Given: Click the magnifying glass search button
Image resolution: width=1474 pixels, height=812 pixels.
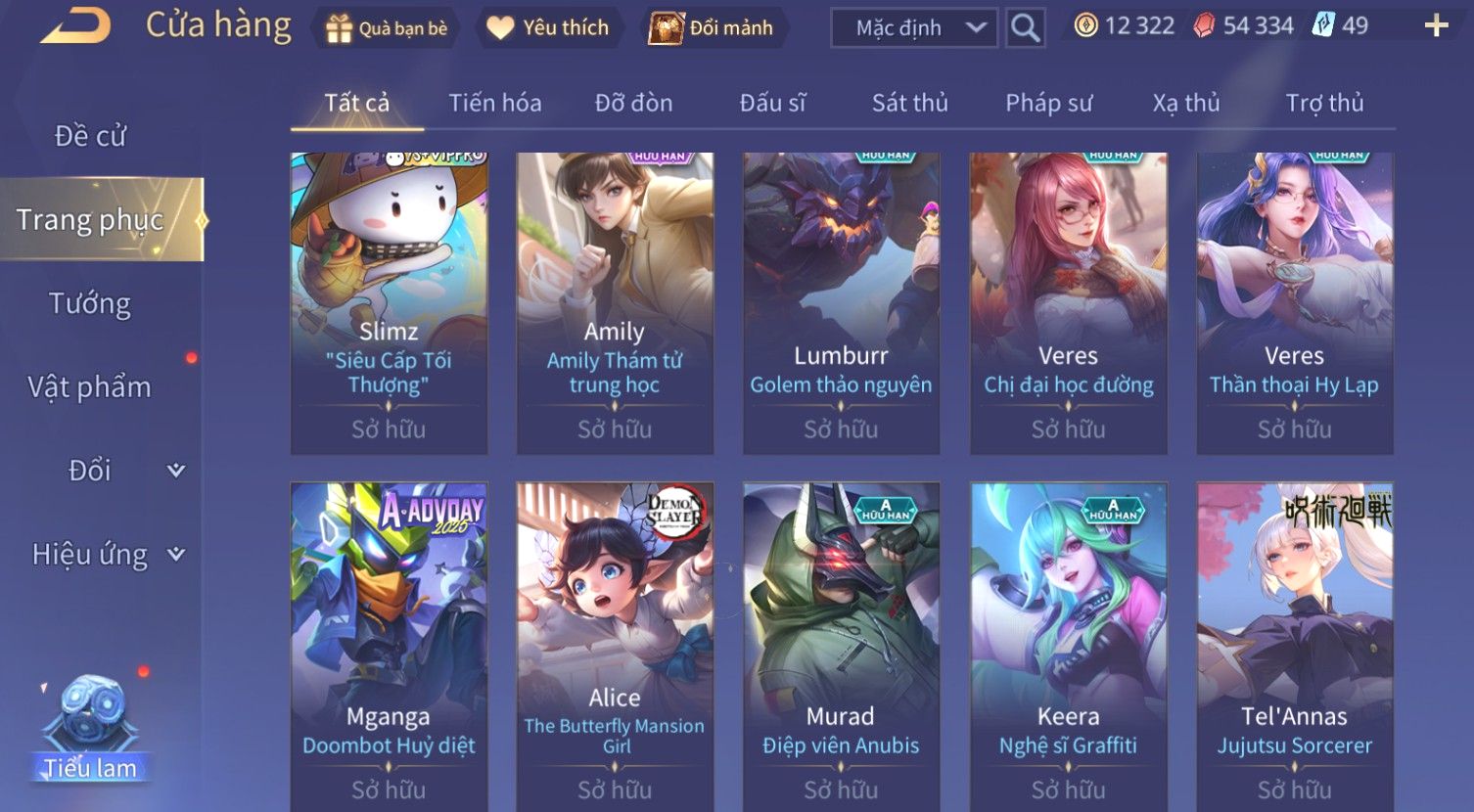Looking at the screenshot, I should coord(1025,28).
